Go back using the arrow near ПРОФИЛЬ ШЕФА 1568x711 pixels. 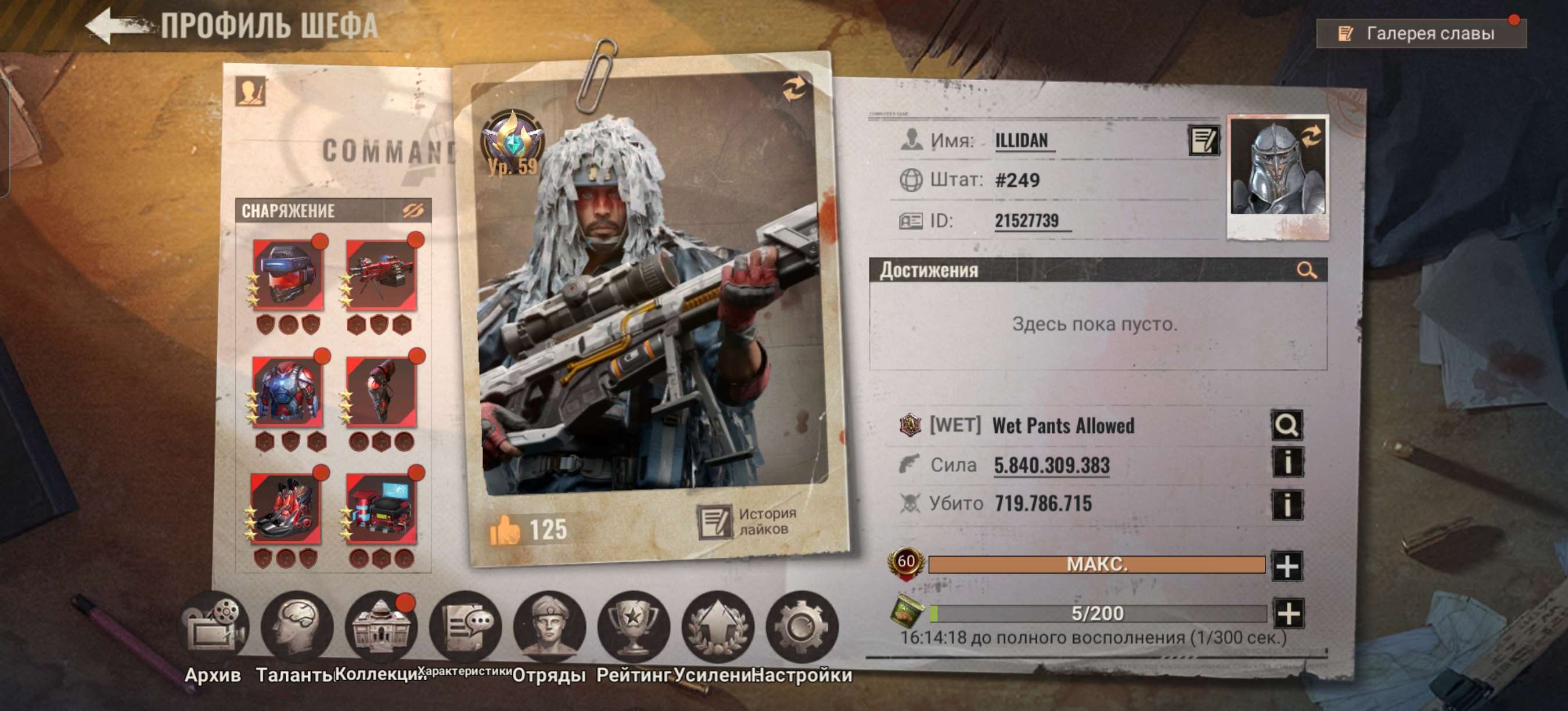(x=116, y=24)
